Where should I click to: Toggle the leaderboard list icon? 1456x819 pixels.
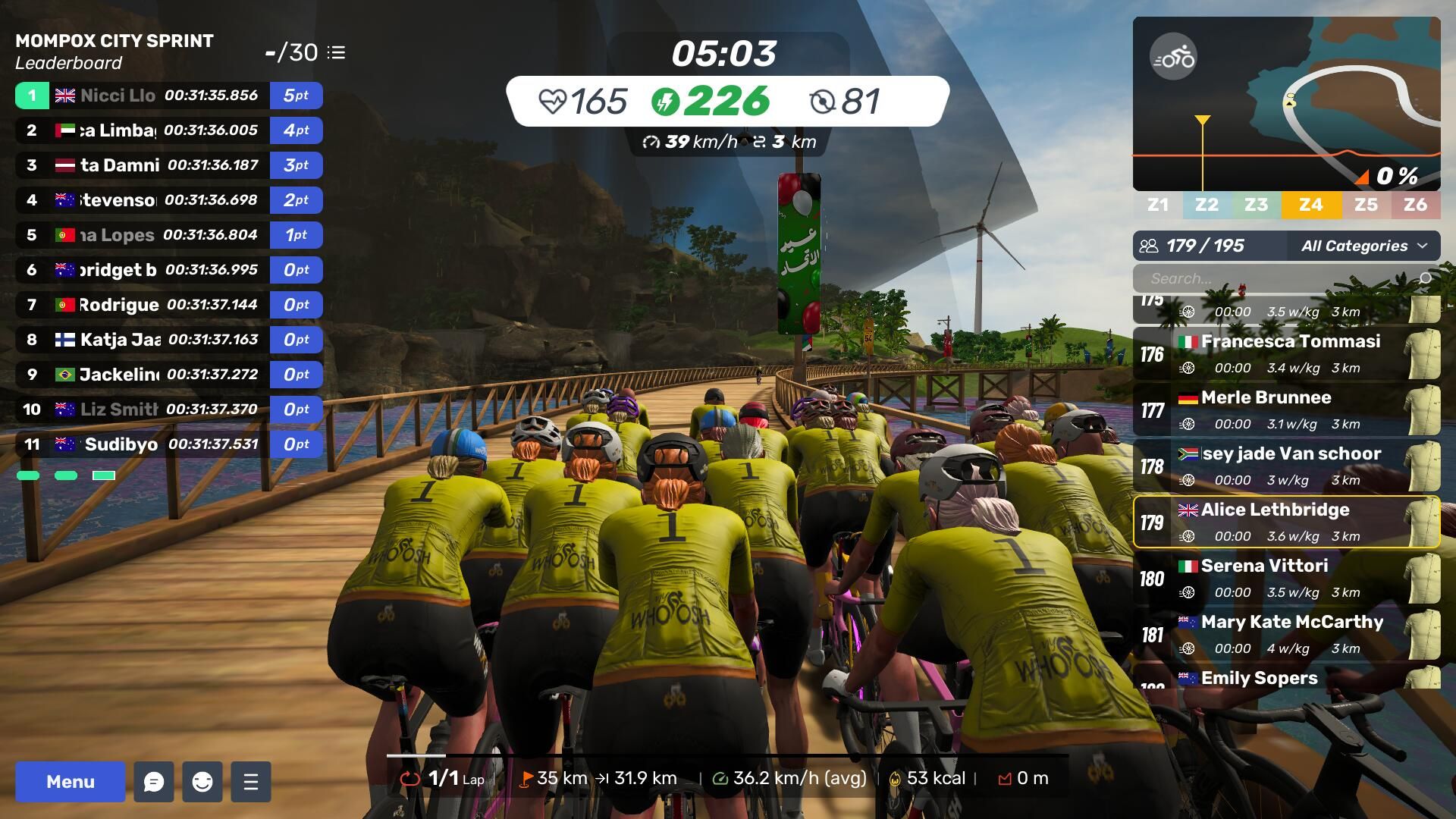pos(337,52)
